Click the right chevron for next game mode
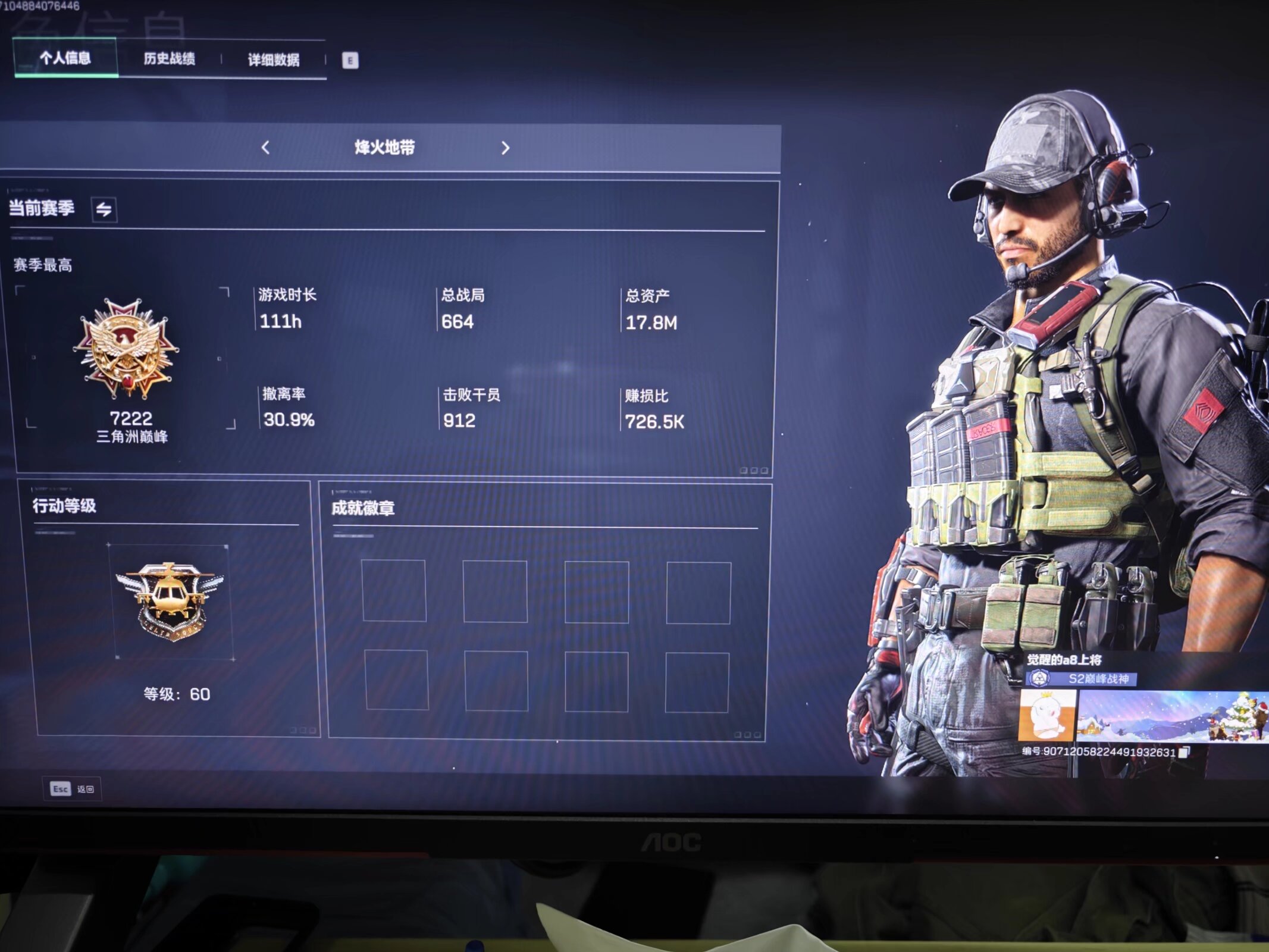This screenshot has width=1269, height=952. 506,149
